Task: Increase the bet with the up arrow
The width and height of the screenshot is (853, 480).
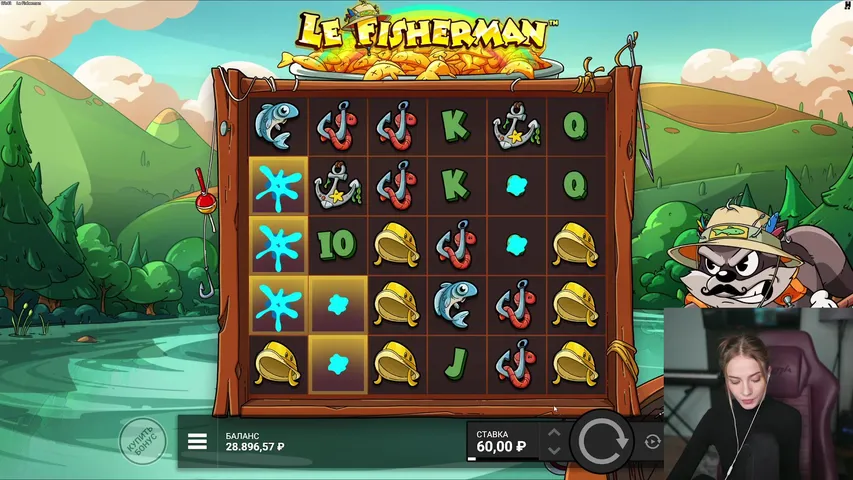Action: (x=552, y=433)
